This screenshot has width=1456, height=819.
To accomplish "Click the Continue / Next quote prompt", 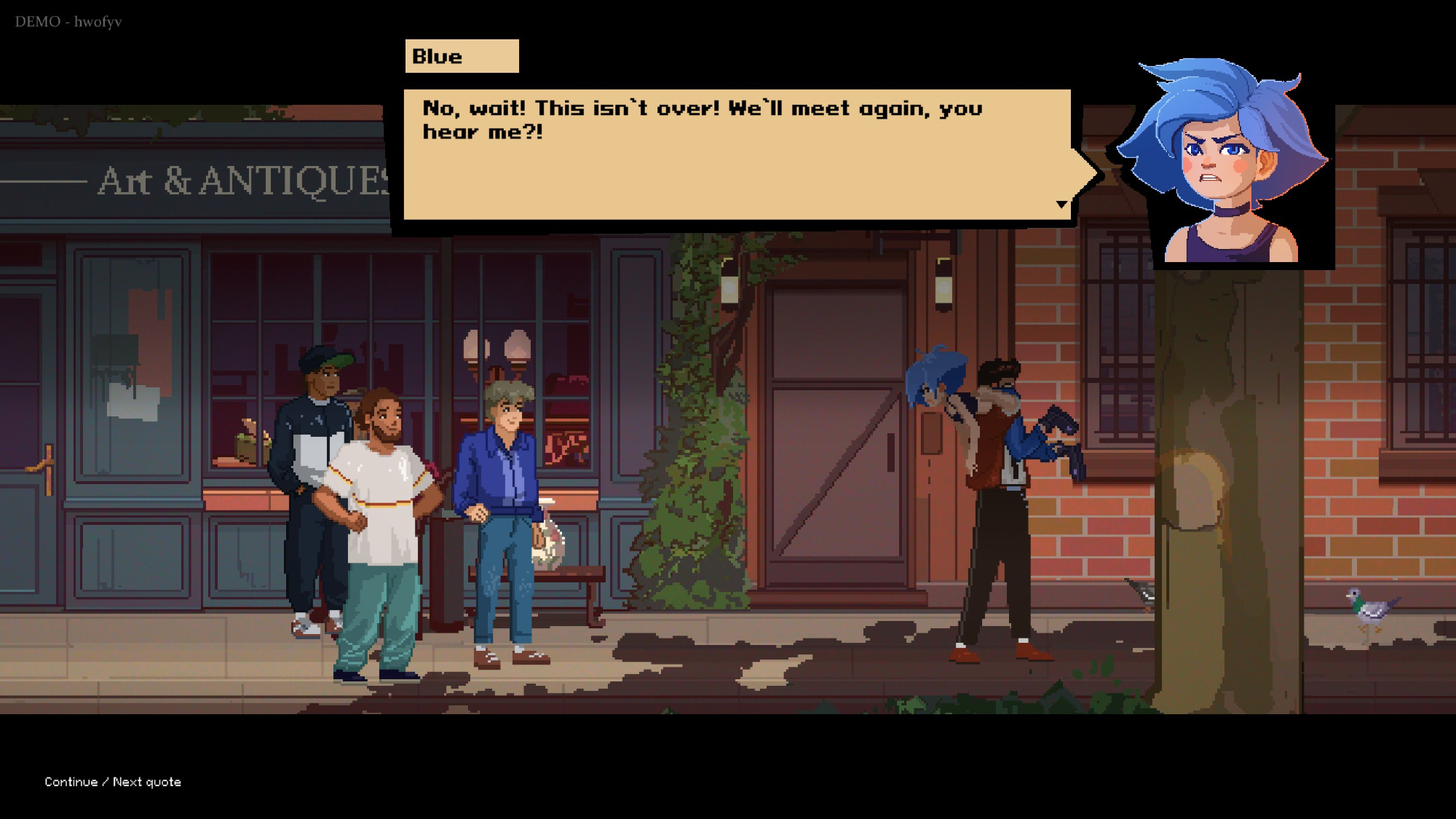I will [x=113, y=782].
